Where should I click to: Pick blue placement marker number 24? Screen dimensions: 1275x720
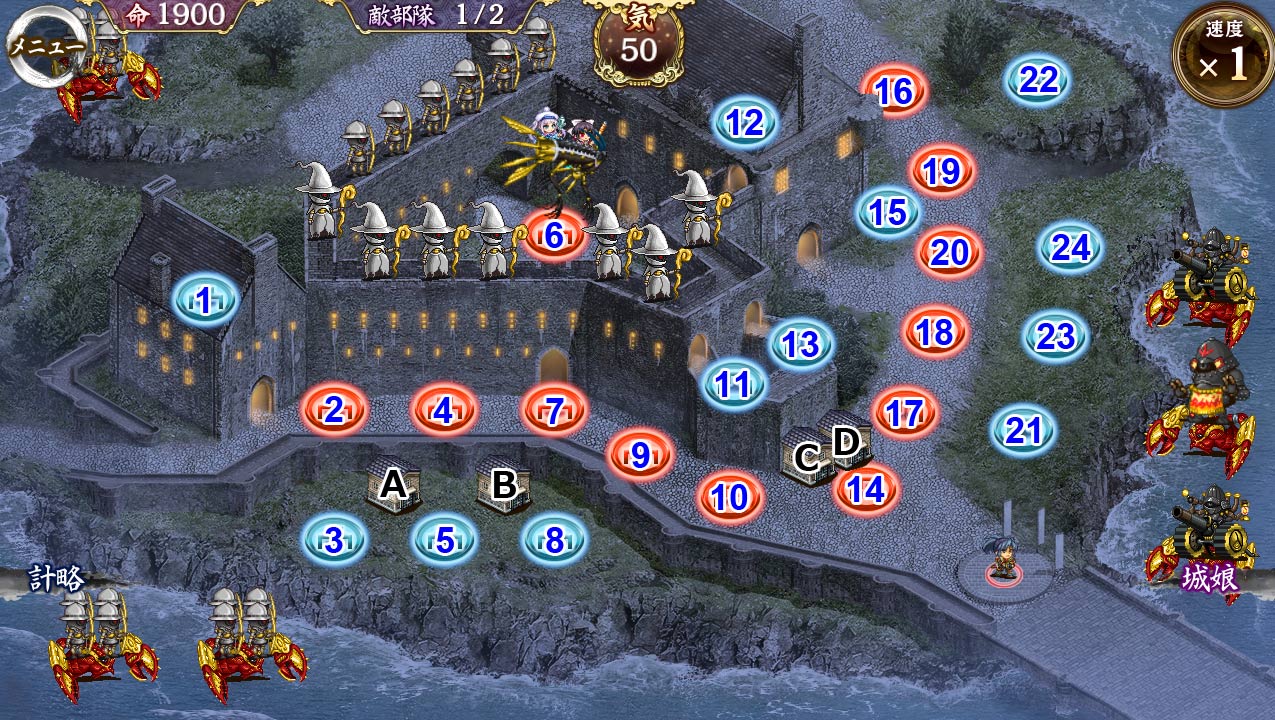1071,247
